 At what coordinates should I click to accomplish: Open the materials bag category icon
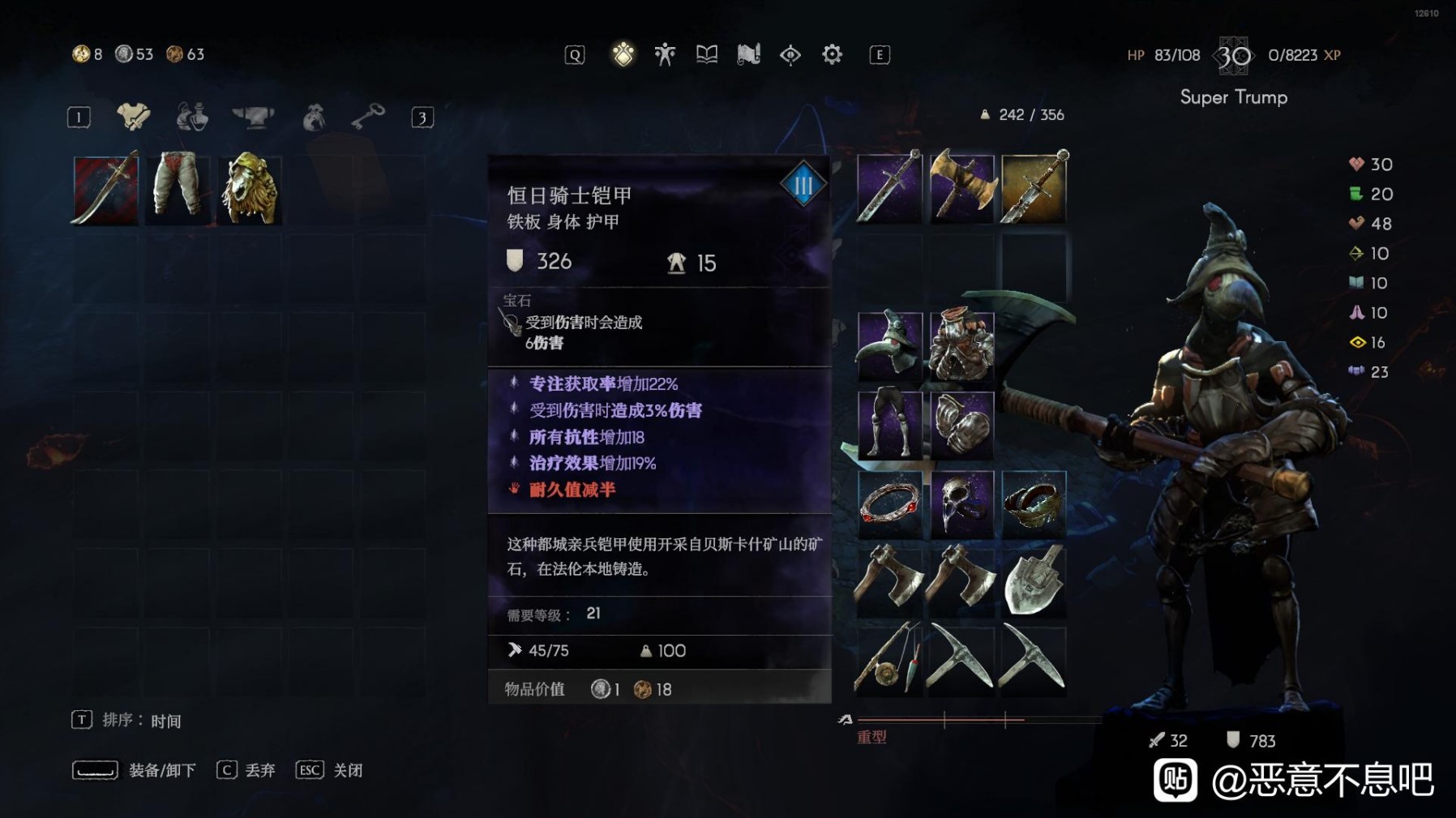coord(314,116)
